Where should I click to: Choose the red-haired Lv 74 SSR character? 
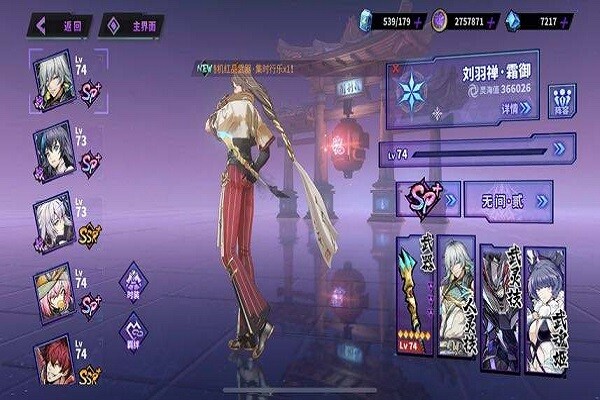click(x=54, y=361)
